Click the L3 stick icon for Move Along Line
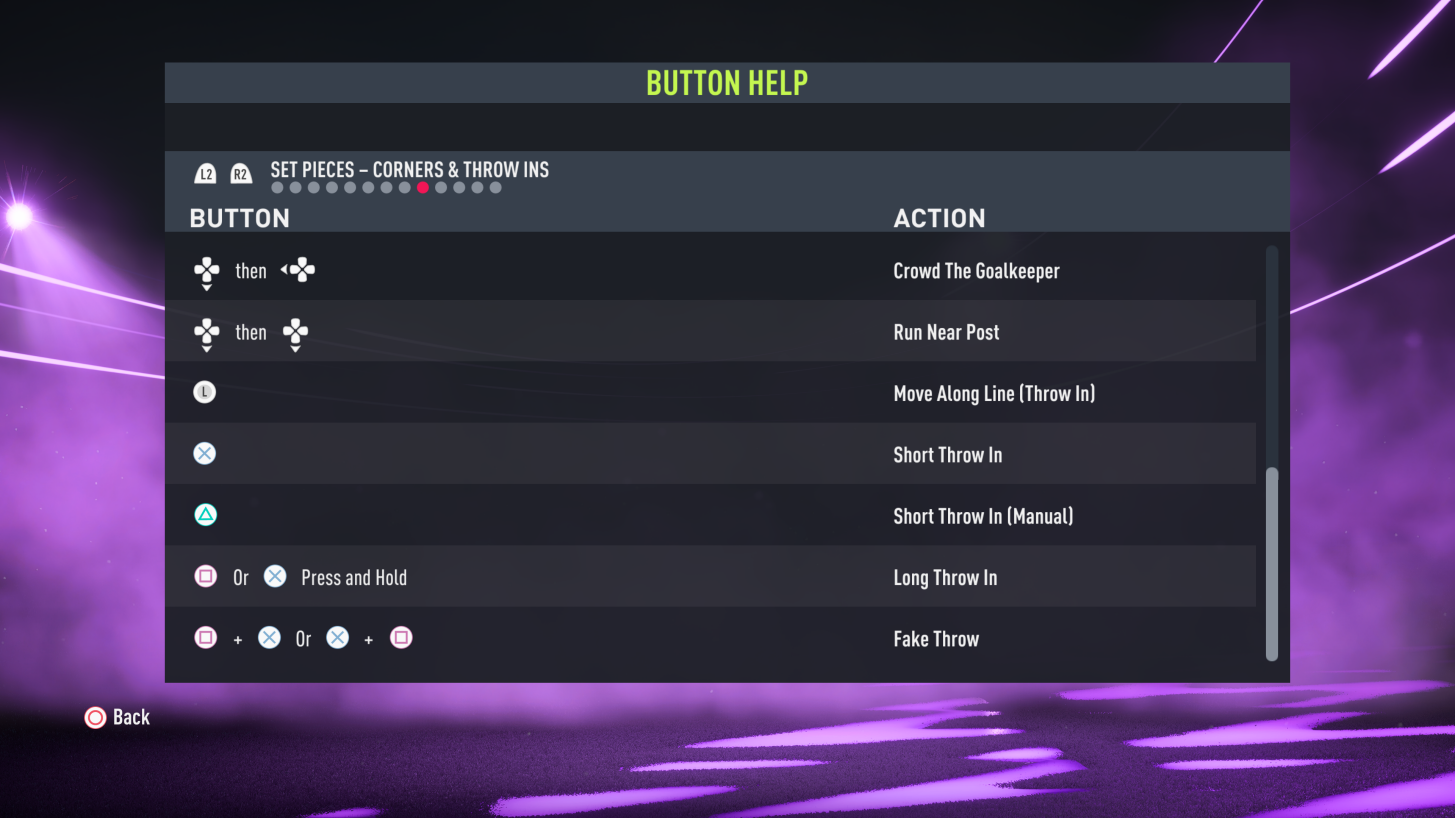1455x818 pixels. [204, 392]
